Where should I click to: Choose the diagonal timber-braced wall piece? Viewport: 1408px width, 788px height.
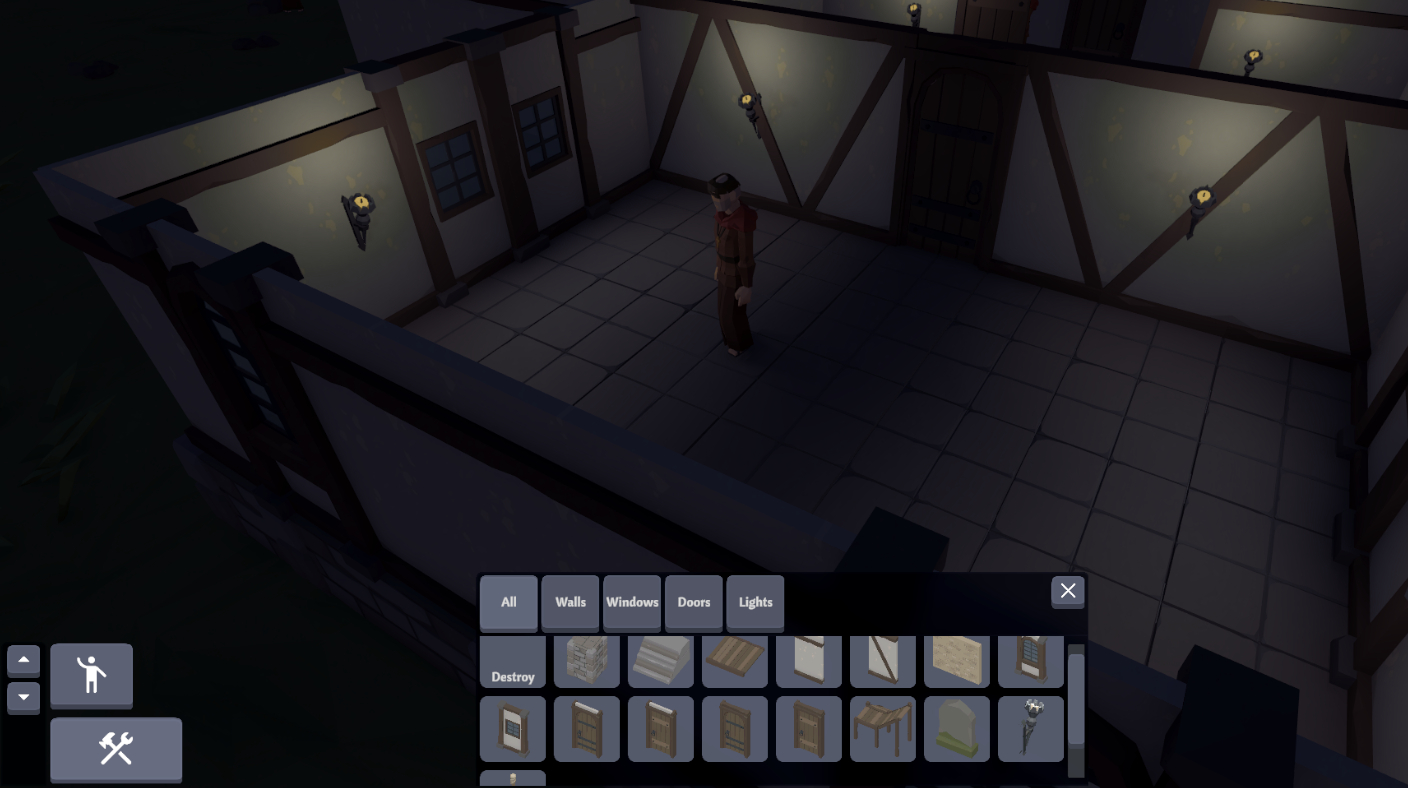pyautogui.click(x=883, y=662)
